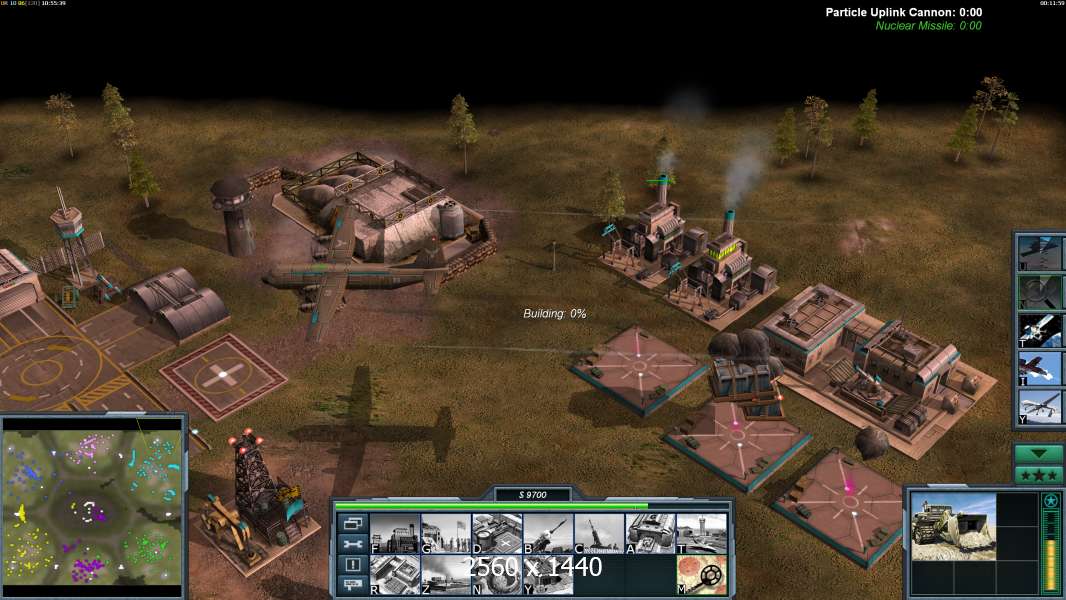
Task: Select the barracks build icon with flag
Action: pyautogui.click(x=446, y=533)
